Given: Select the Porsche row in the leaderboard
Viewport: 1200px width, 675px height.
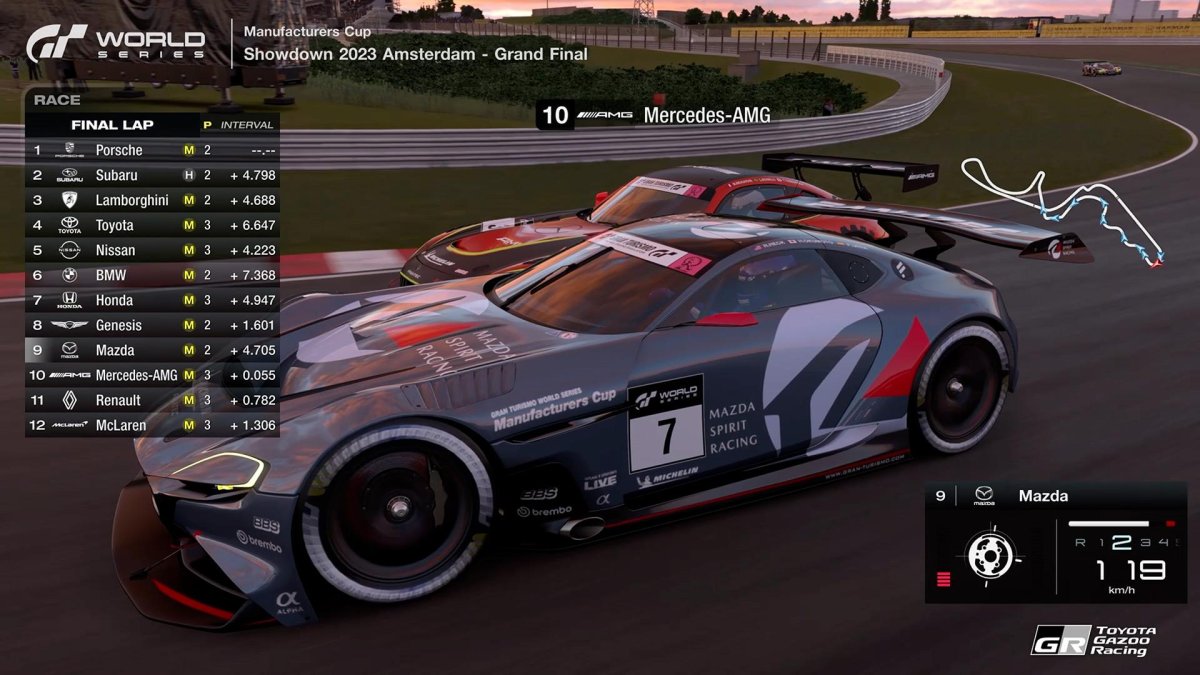Looking at the screenshot, I should (x=152, y=150).
